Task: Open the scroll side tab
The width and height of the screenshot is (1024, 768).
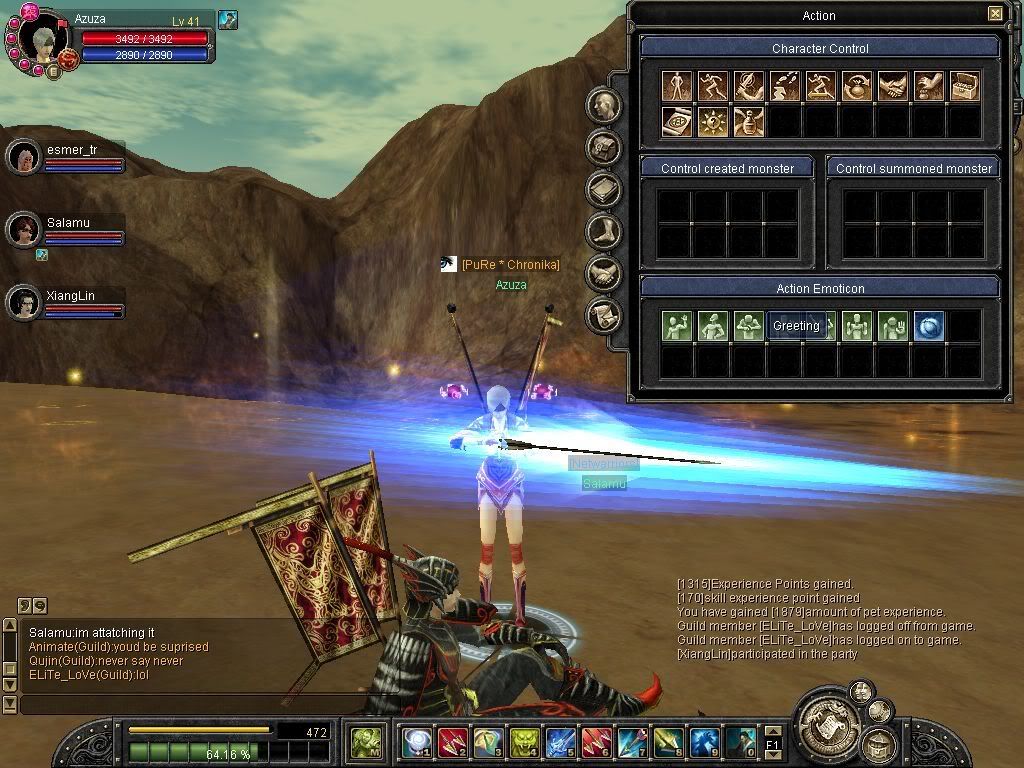Action: [x=603, y=315]
